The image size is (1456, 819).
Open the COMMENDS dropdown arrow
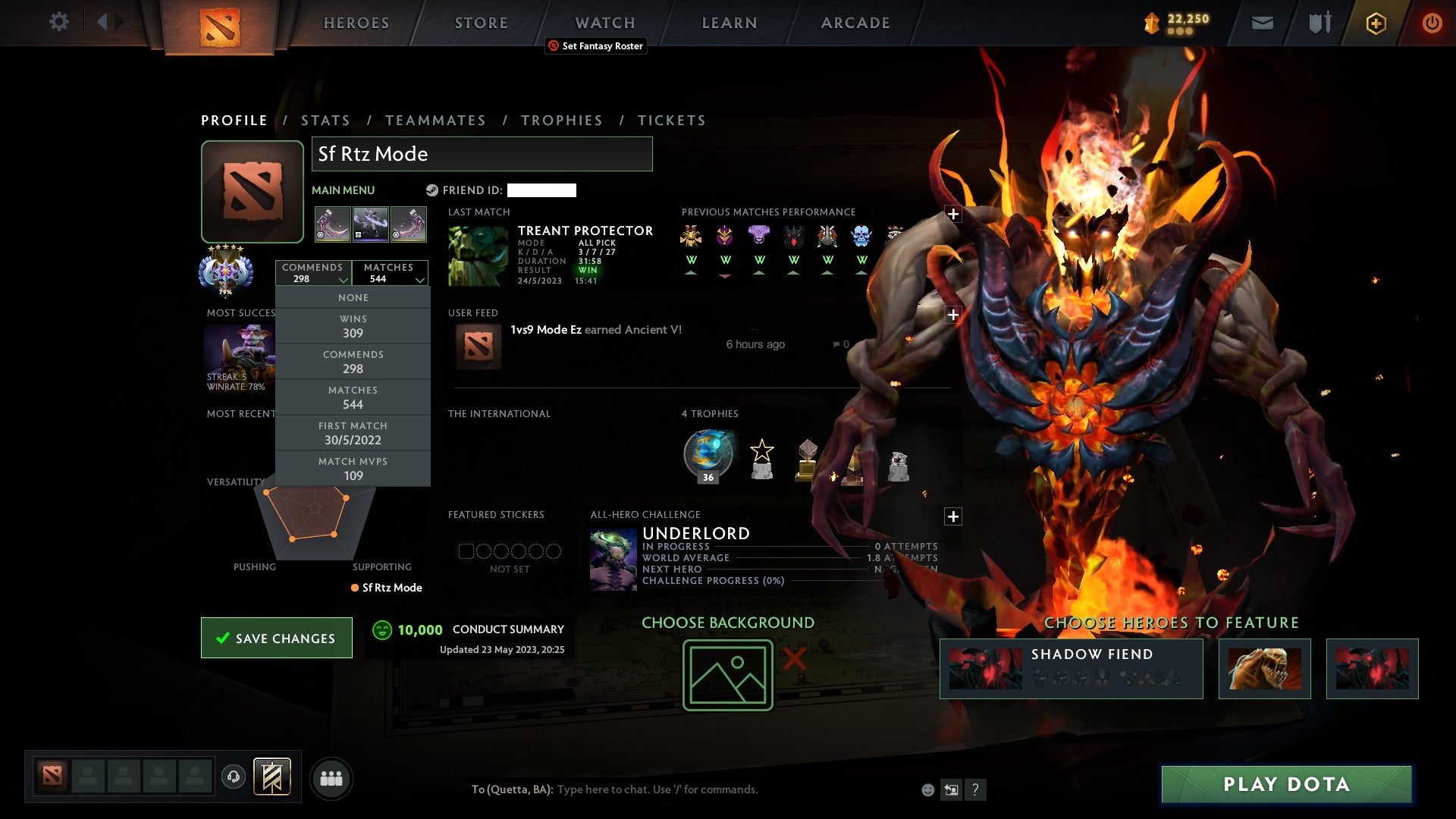pyautogui.click(x=344, y=280)
